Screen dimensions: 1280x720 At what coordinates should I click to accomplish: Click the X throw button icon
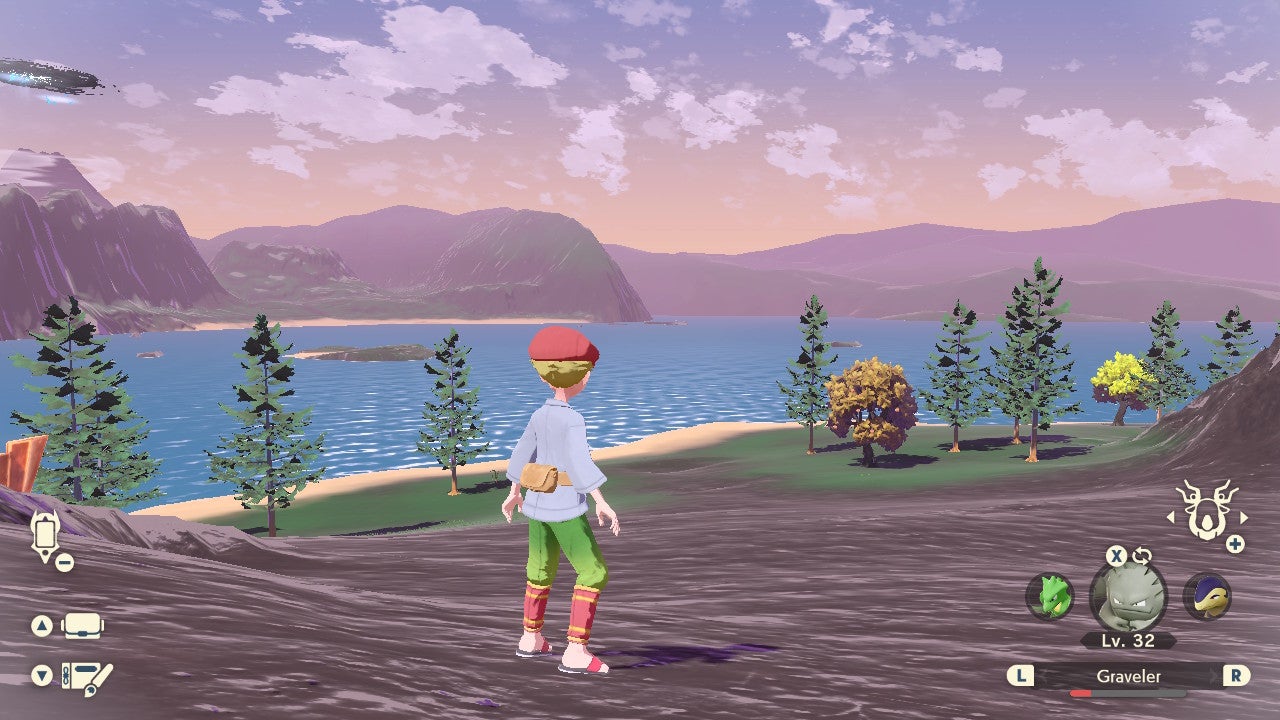point(1115,556)
